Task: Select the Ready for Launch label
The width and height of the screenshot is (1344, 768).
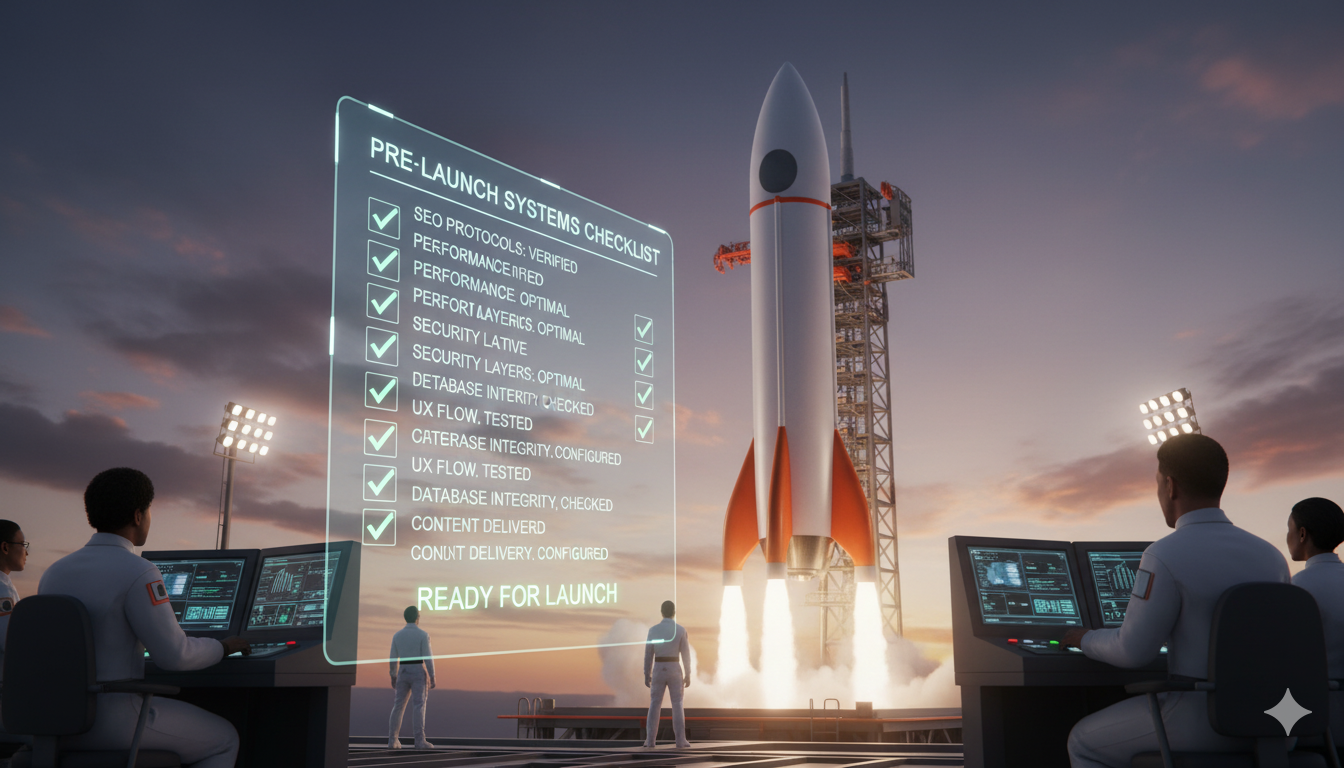Action: coord(516,597)
